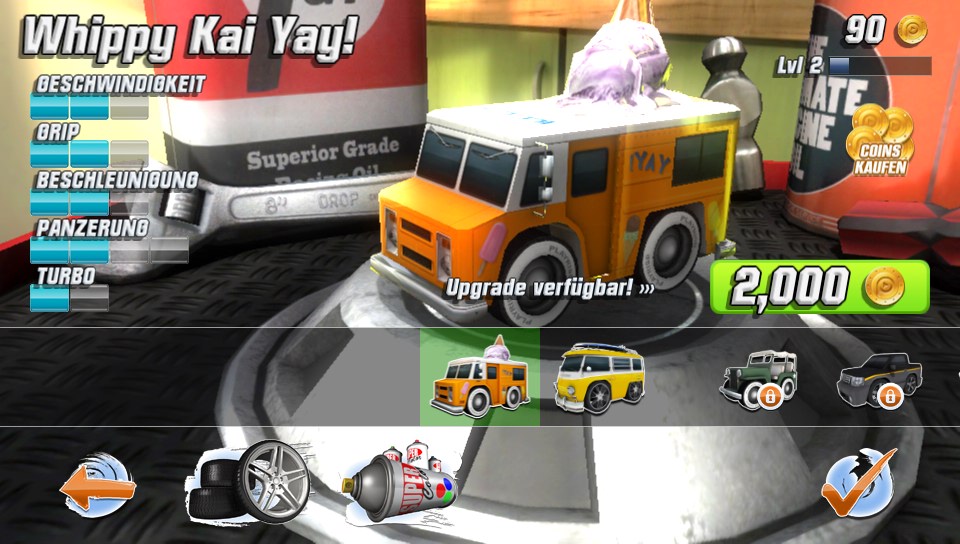
Task: Select the locked green jeep thumbnail
Action: point(759,379)
